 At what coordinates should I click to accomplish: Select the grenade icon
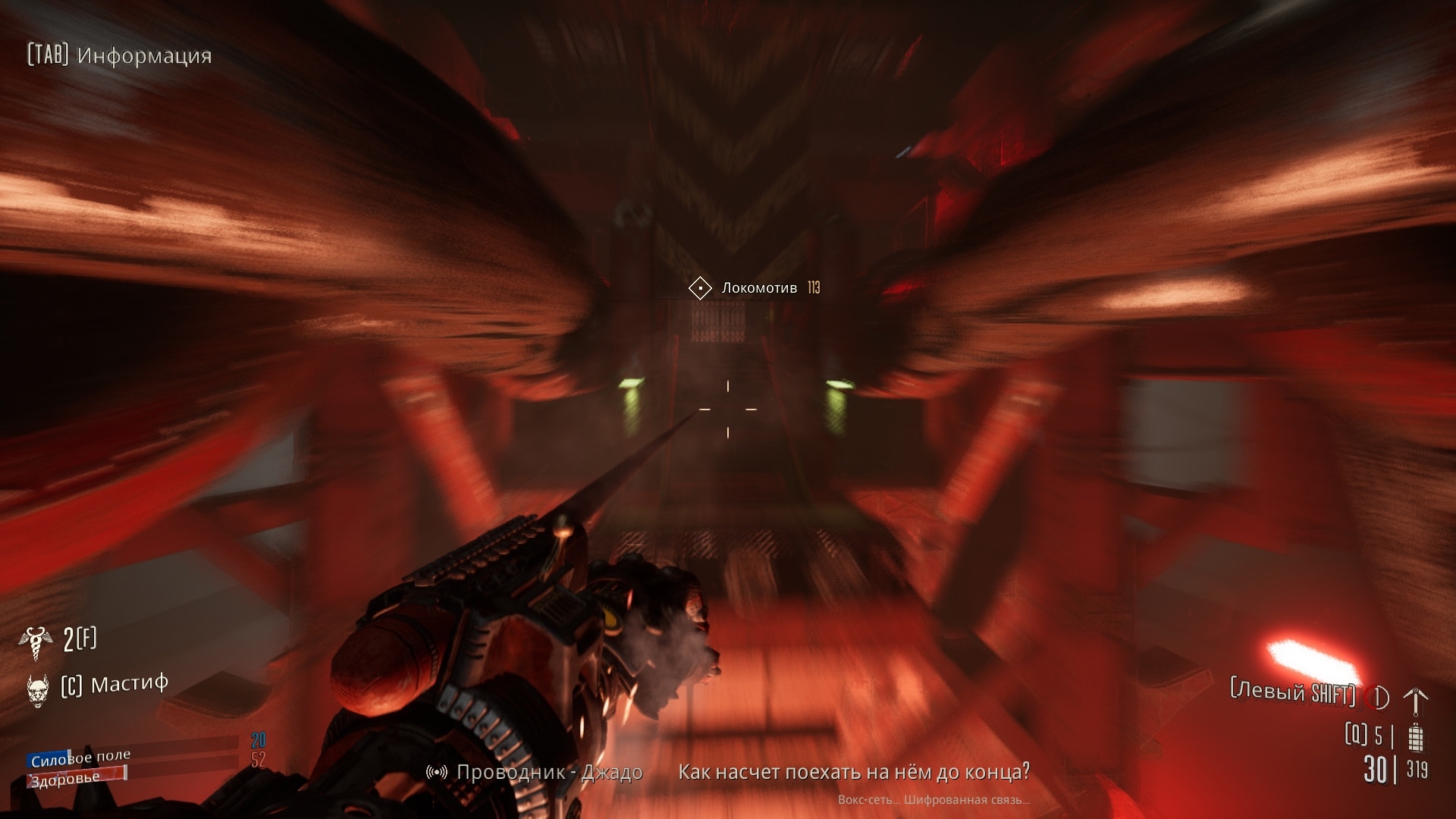click(x=1415, y=737)
